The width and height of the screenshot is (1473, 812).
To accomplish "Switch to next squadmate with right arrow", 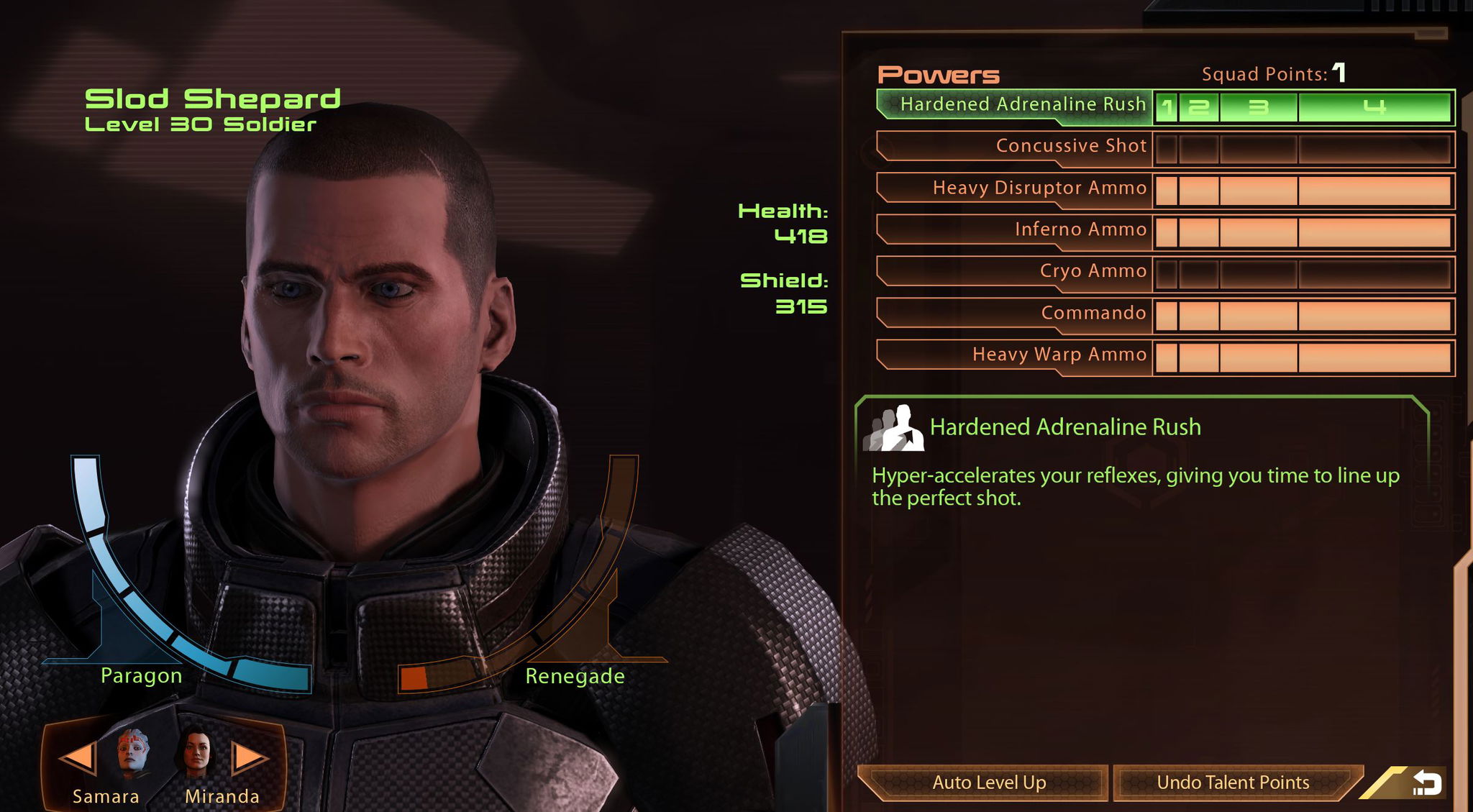I will [249, 757].
